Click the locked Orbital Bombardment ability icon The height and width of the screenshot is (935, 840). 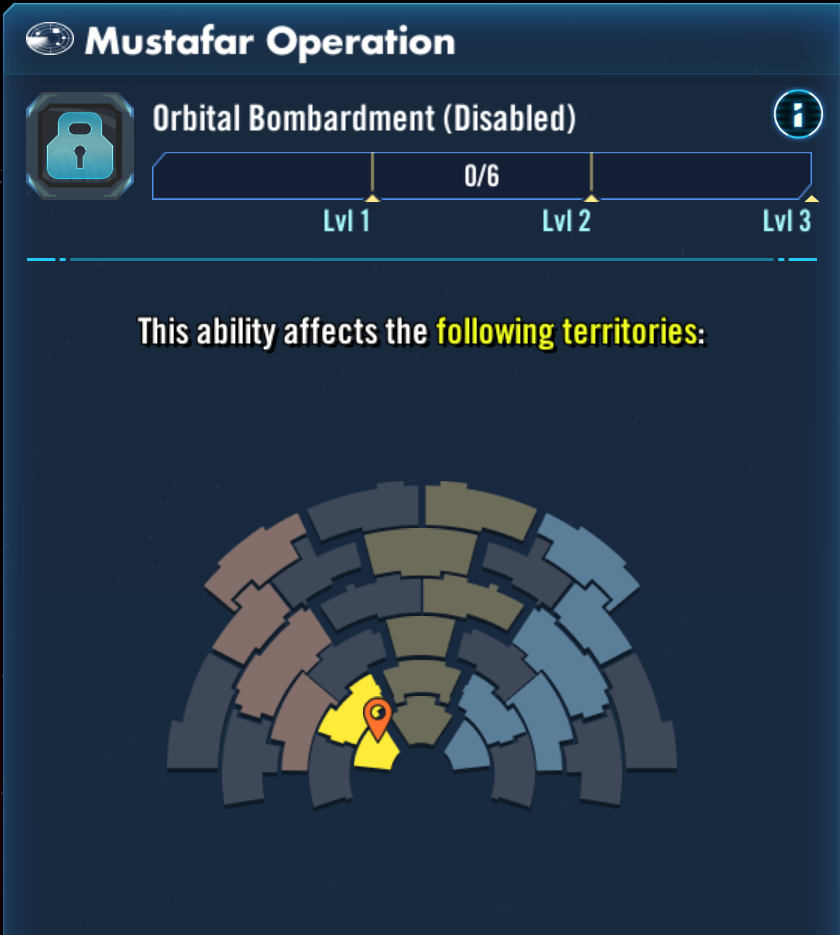click(80, 146)
